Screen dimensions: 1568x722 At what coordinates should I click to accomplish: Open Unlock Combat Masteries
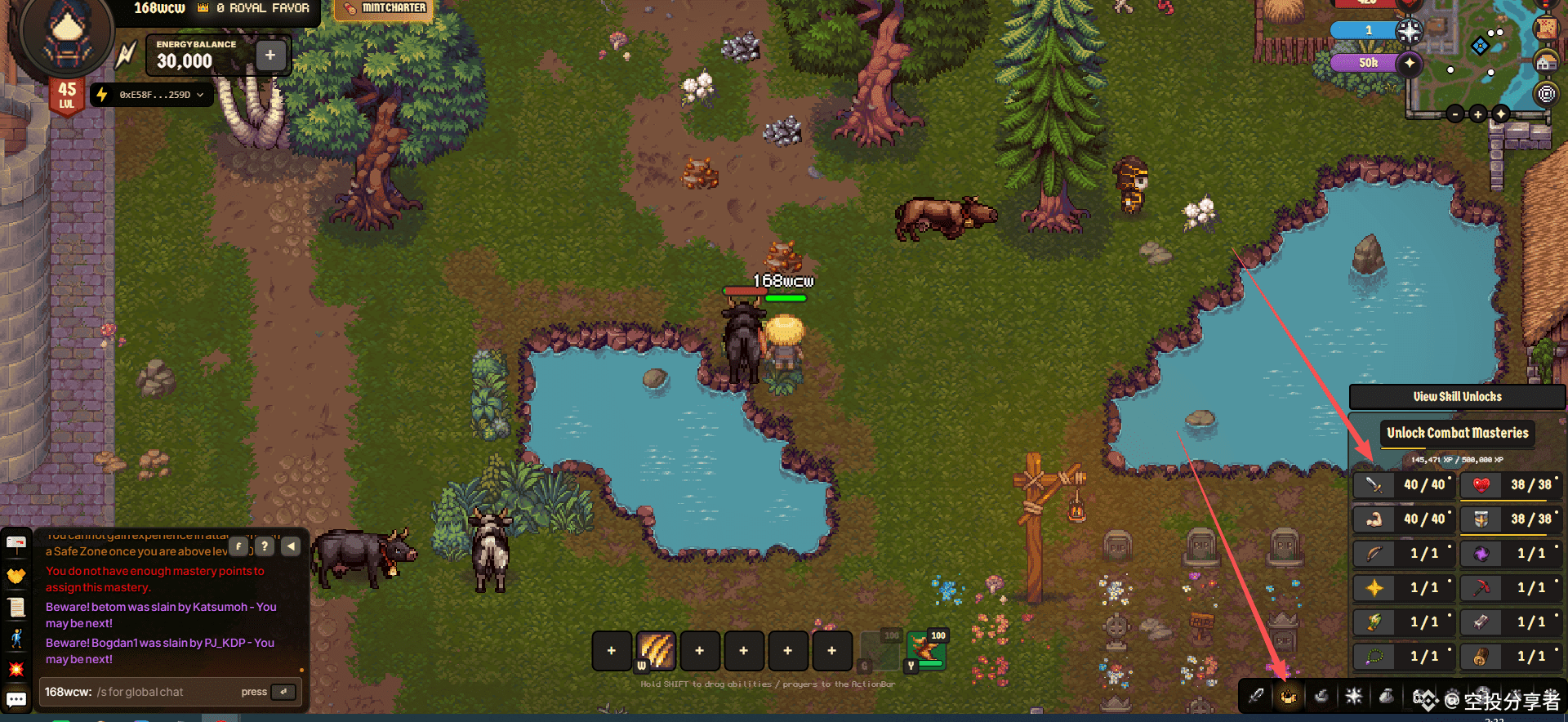point(1457,433)
